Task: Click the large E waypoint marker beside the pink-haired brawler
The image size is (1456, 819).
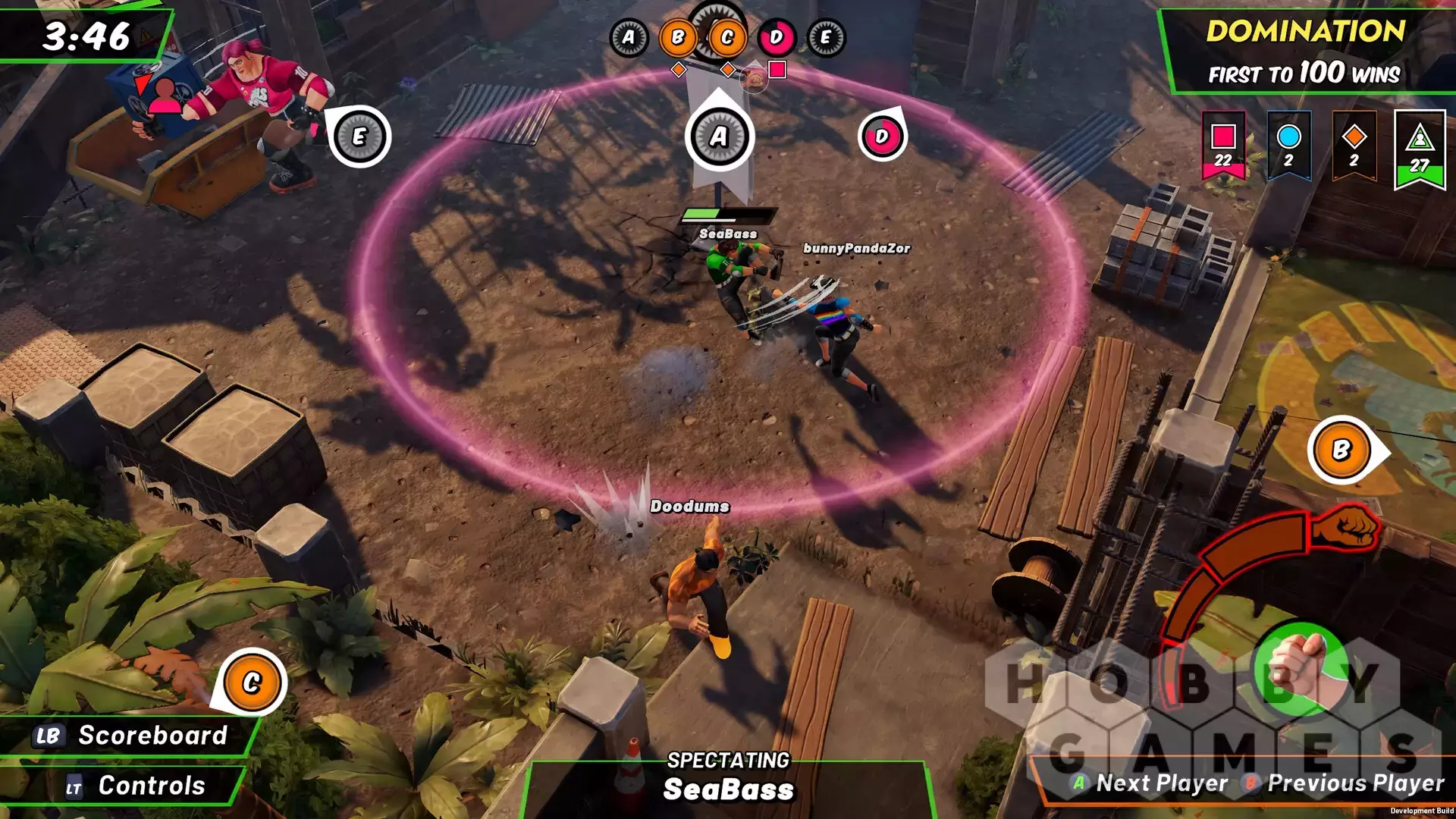Action: pos(359,136)
